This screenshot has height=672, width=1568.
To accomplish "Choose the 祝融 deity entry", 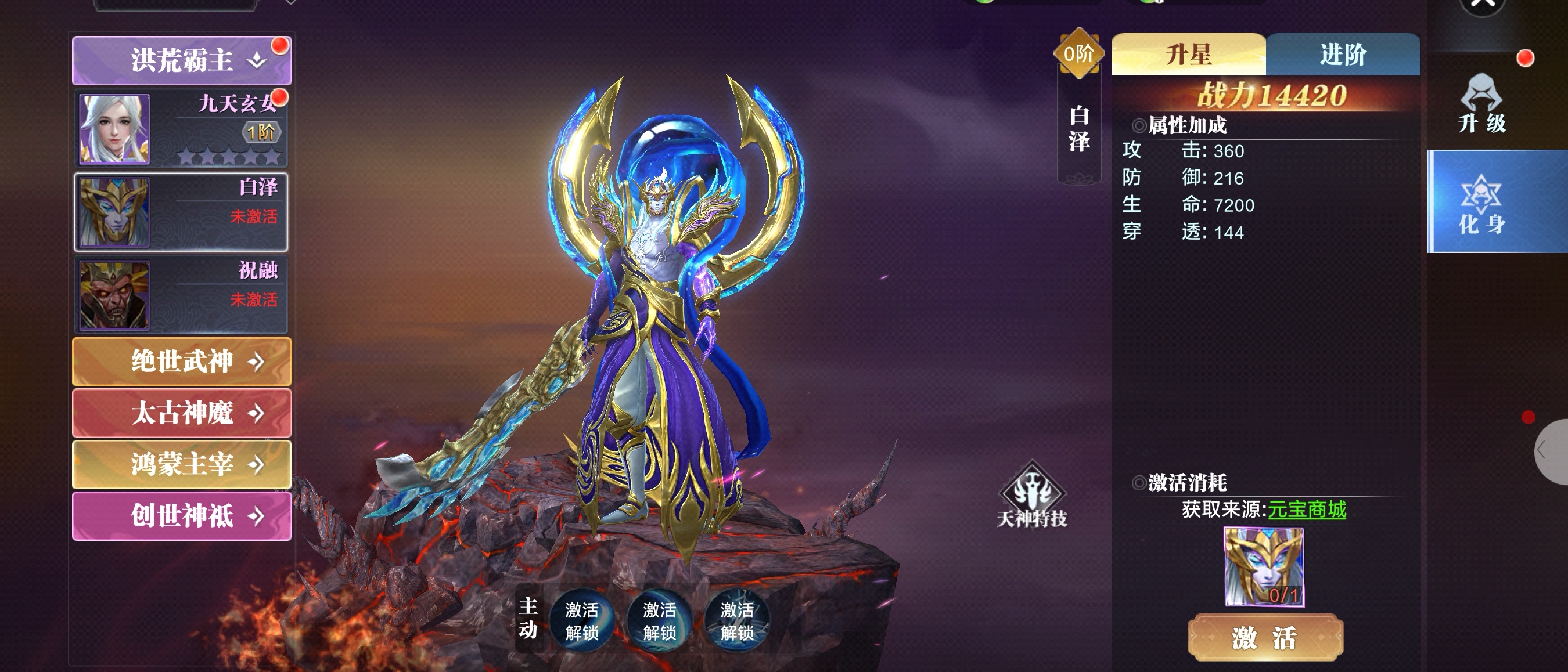I will (x=181, y=295).
